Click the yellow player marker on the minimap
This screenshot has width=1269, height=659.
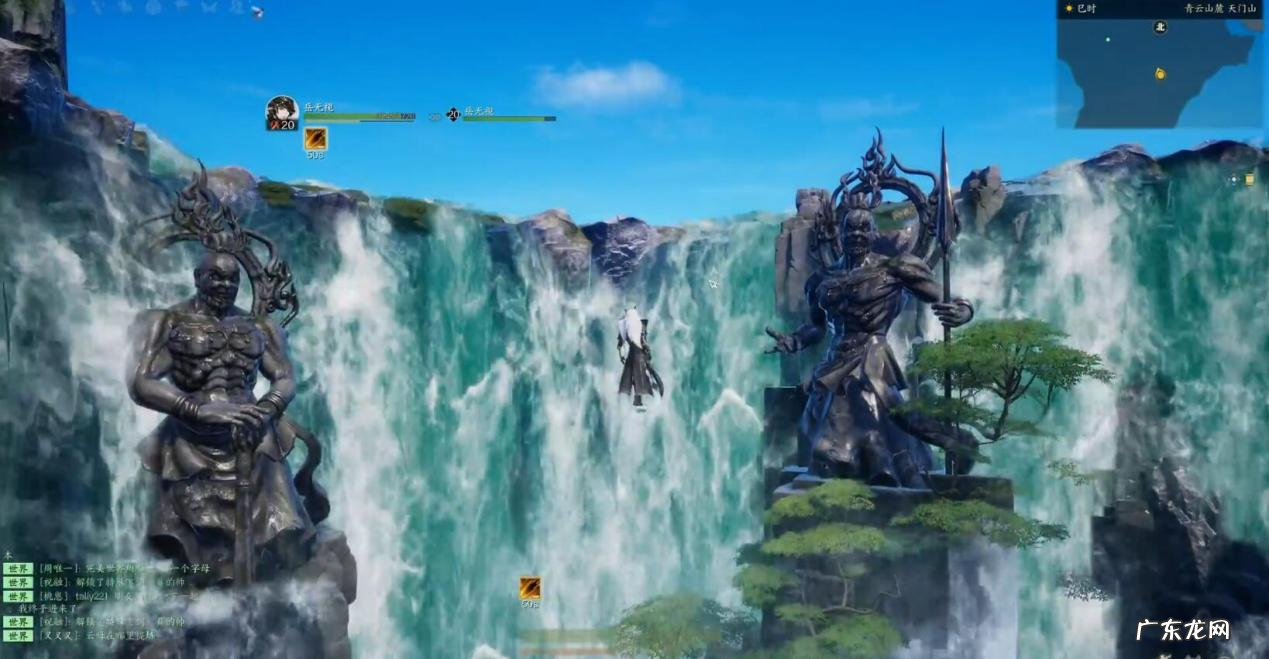click(x=1160, y=73)
